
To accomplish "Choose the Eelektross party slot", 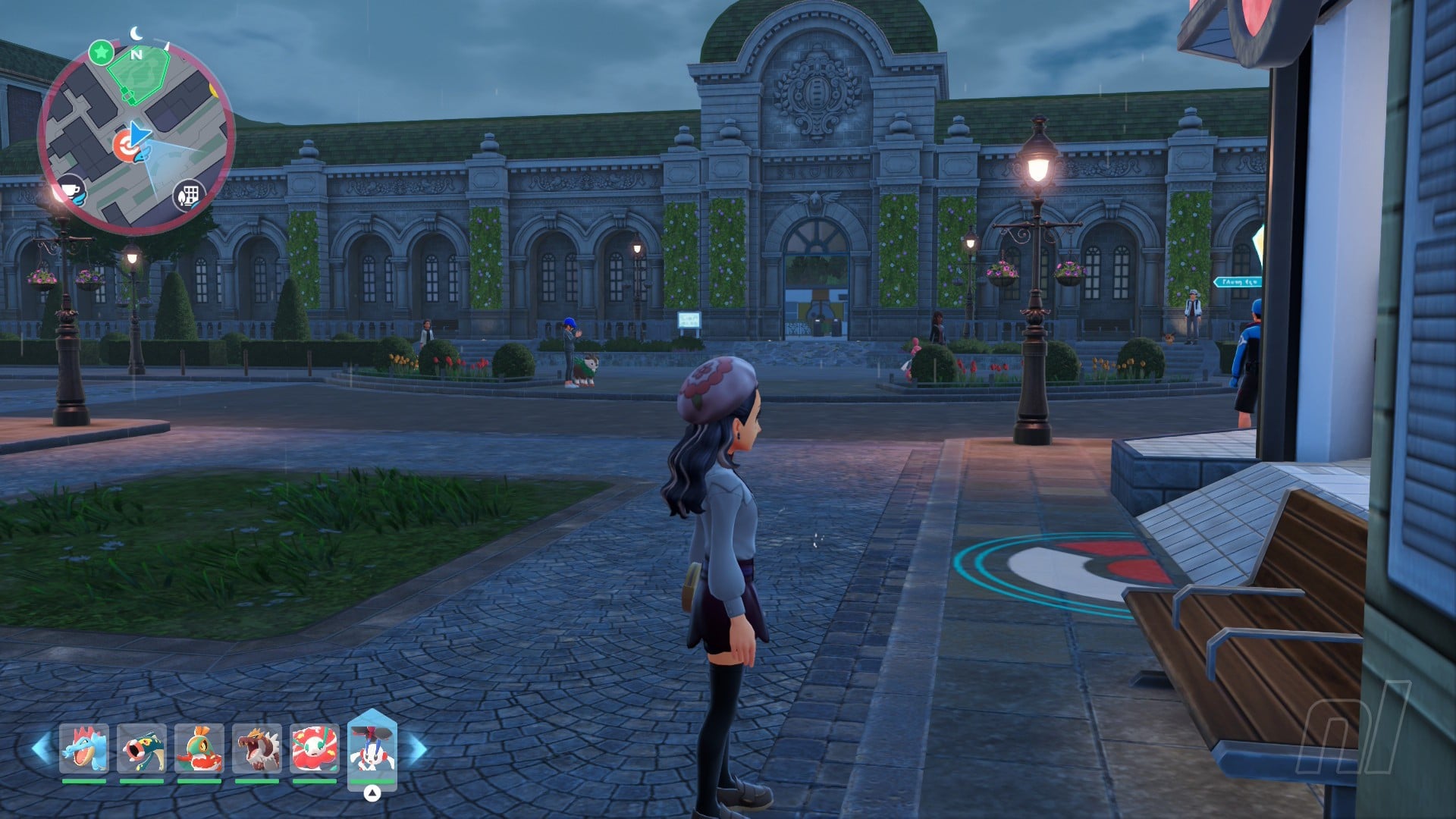I will 141,748.
